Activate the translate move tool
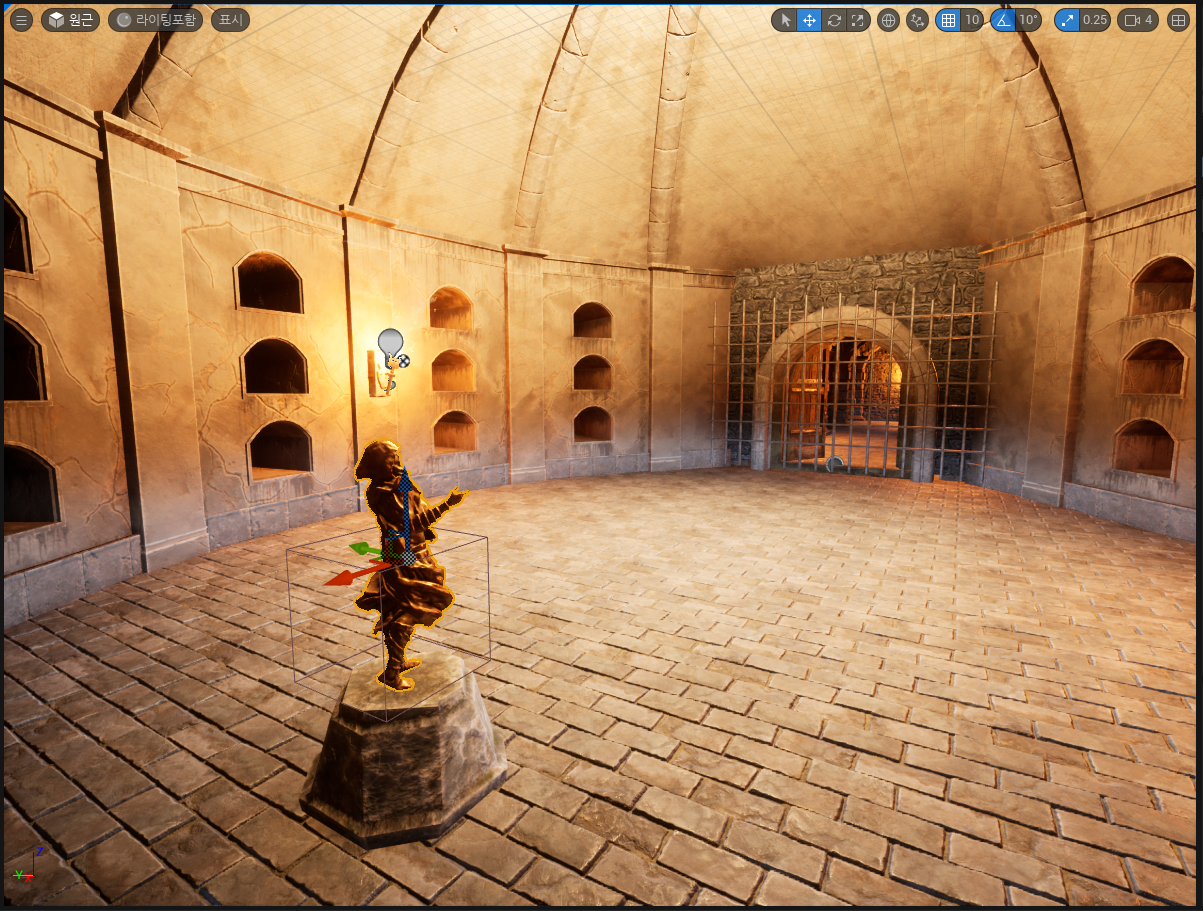This screenshot has width=1203, height=911. click(x=809, y=20)
